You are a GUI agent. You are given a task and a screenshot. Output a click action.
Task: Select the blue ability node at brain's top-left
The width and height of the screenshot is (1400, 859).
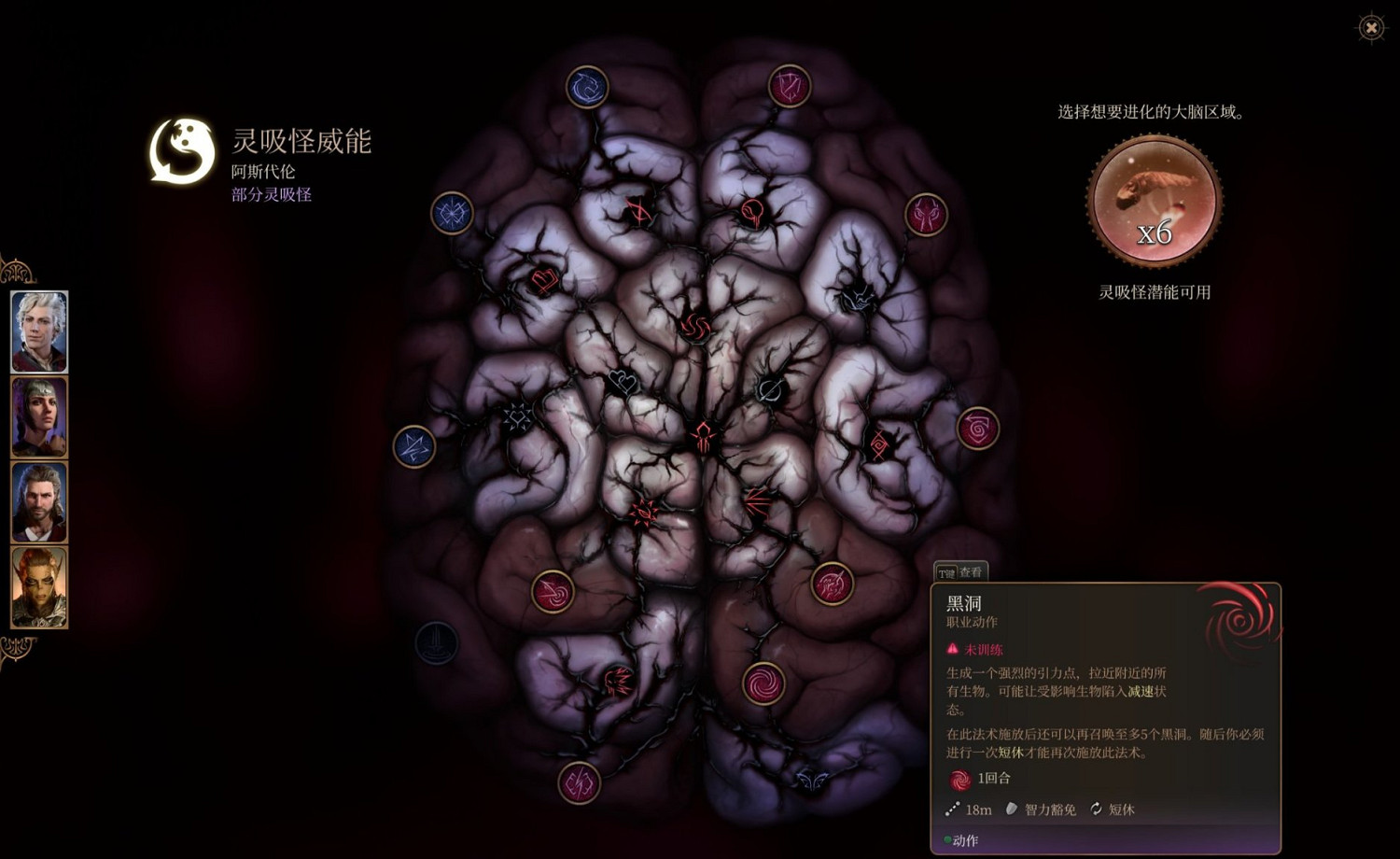(586, 85)
